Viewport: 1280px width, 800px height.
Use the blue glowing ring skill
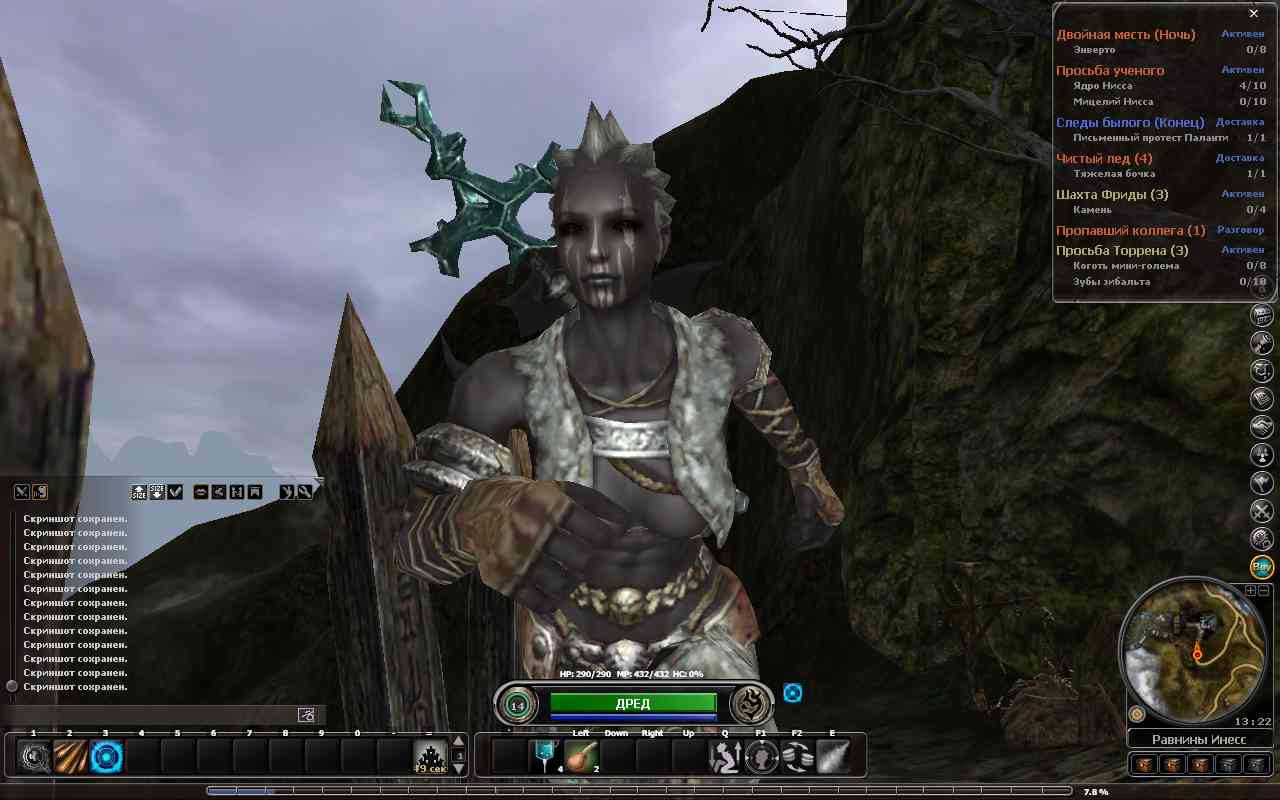(105, 757)
